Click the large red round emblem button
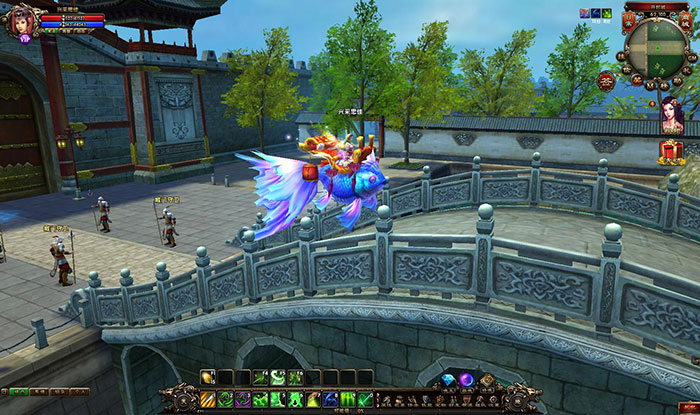The width and height of the screenshot is (700, 415). [x=606, y=81]
